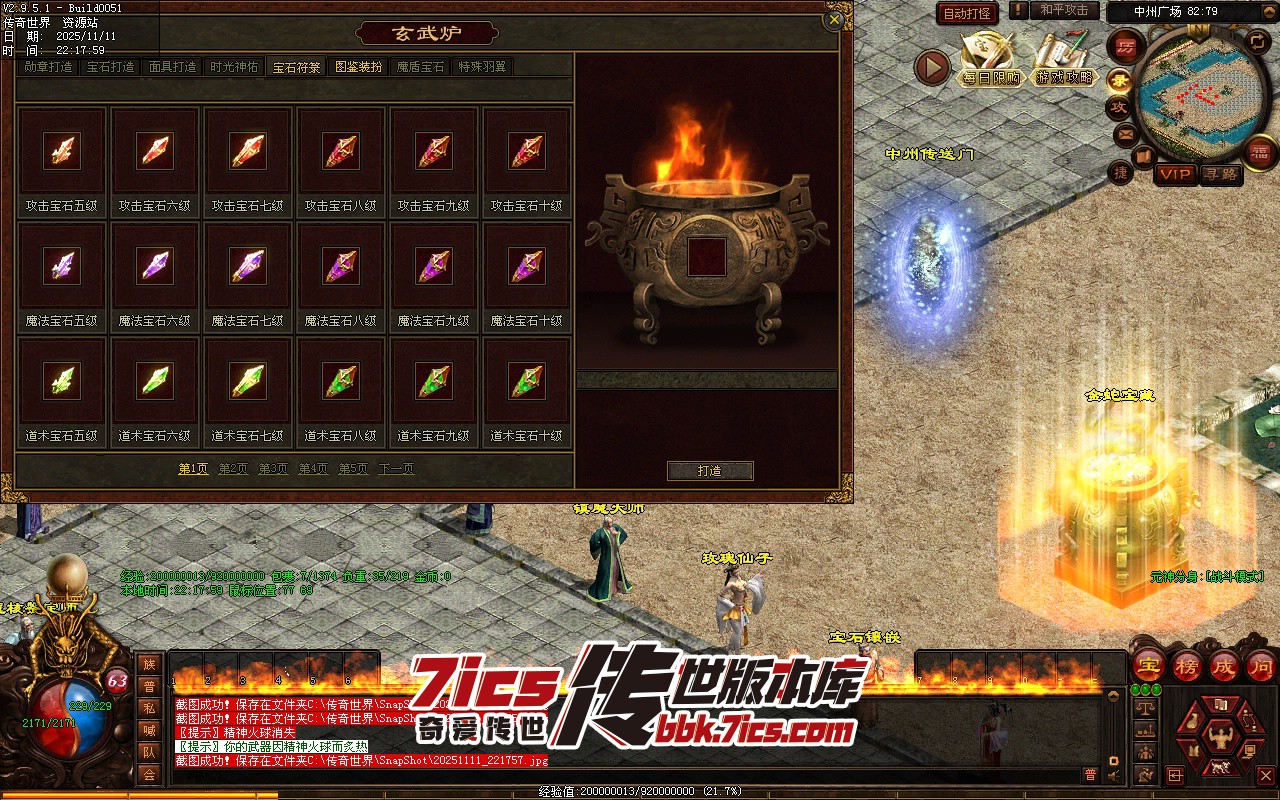1280x800 pixels.
Task: Change the 和平攻击 attack mode
Action: (x=1064, y=10)
